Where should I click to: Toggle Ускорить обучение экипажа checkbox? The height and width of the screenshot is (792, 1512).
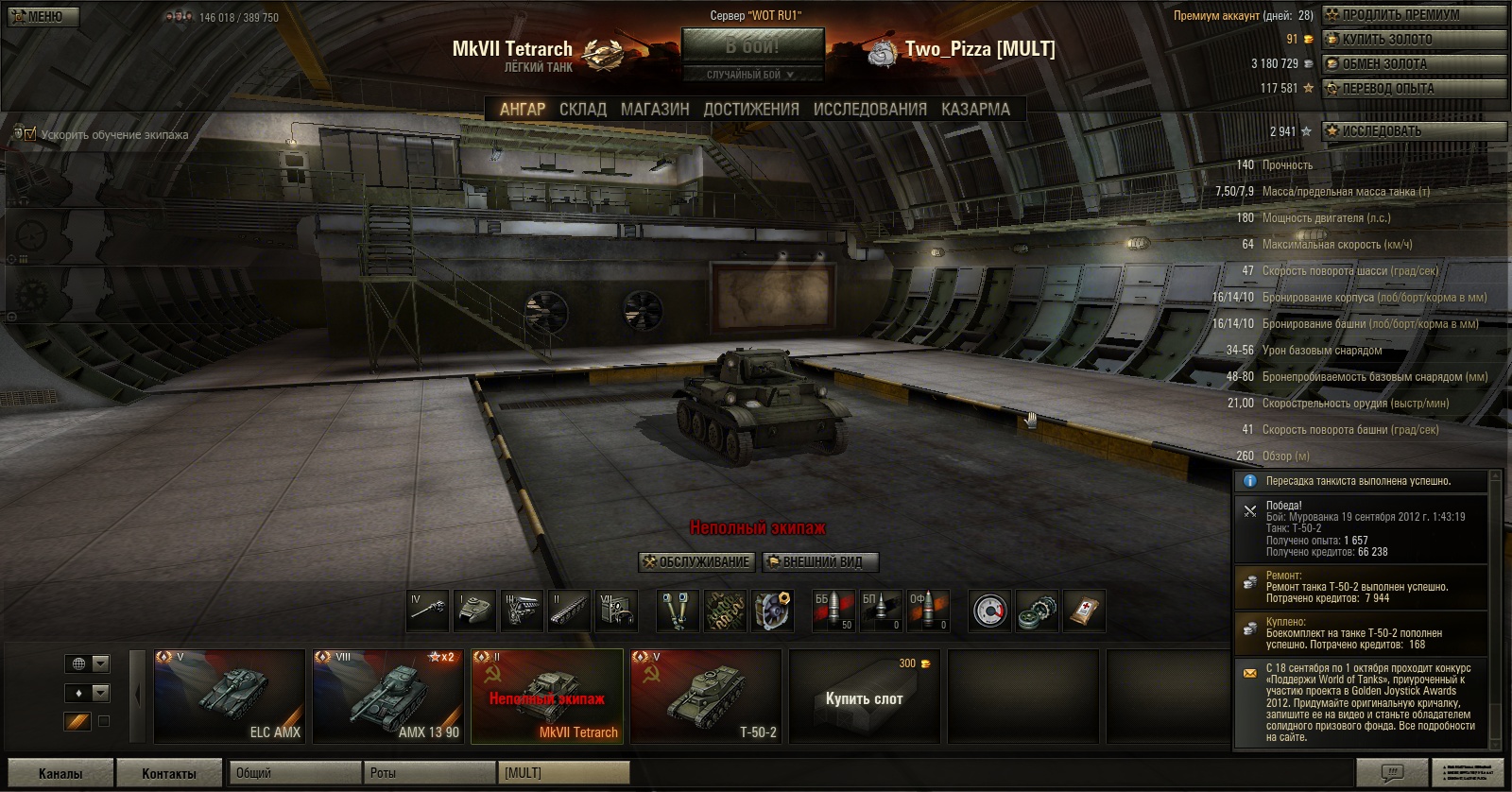(x=30, y=134)
